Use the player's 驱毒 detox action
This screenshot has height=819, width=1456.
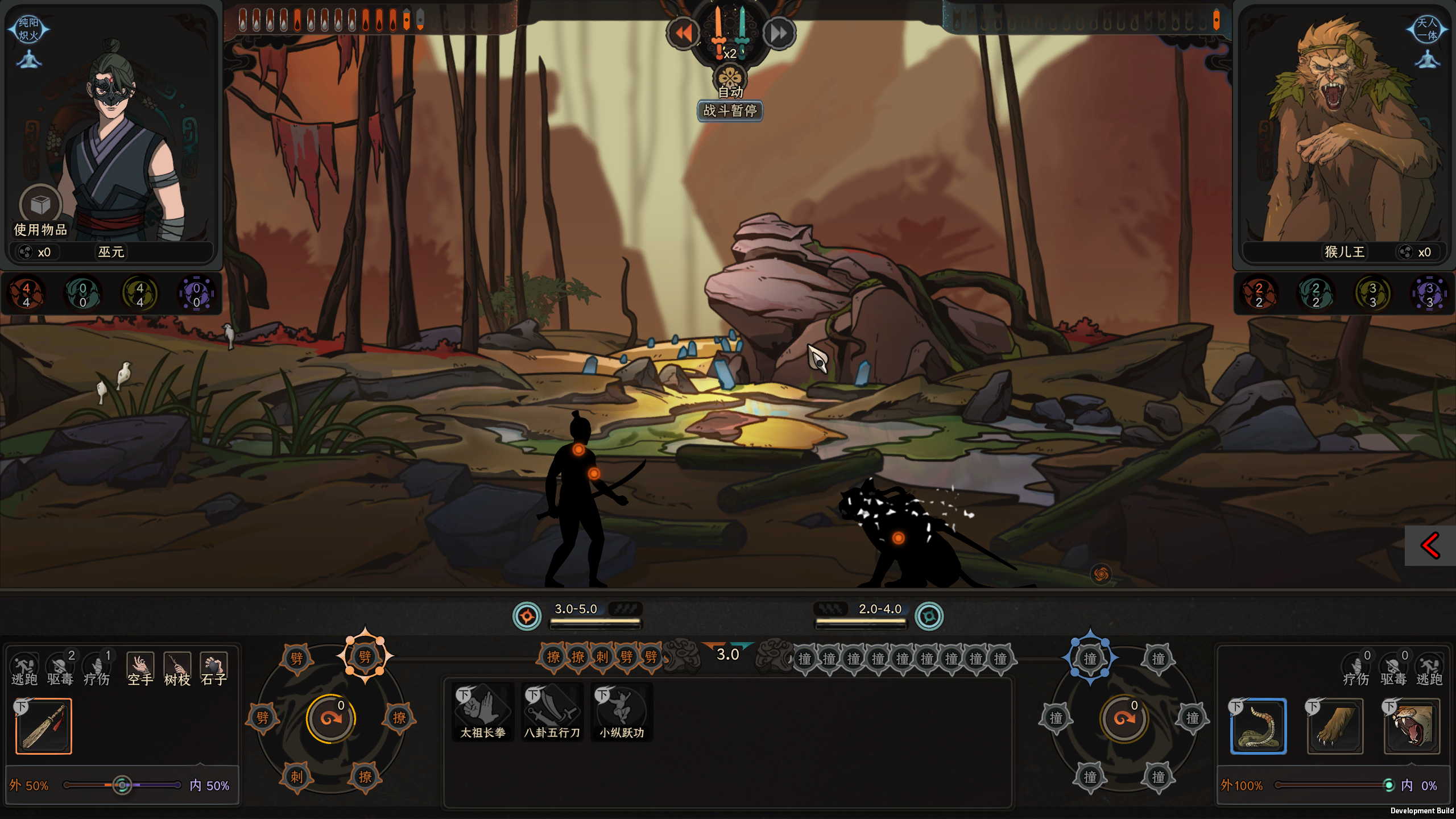(60, 669)
